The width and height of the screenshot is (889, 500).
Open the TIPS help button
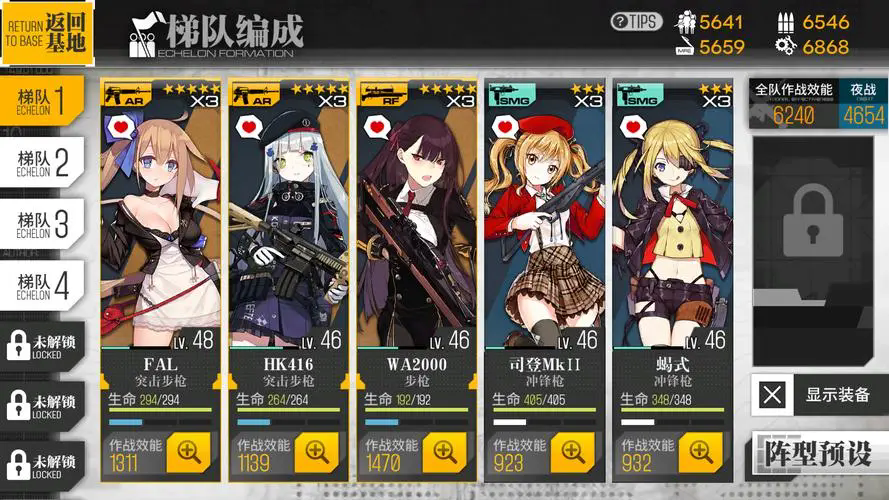[x=636, y=21]
